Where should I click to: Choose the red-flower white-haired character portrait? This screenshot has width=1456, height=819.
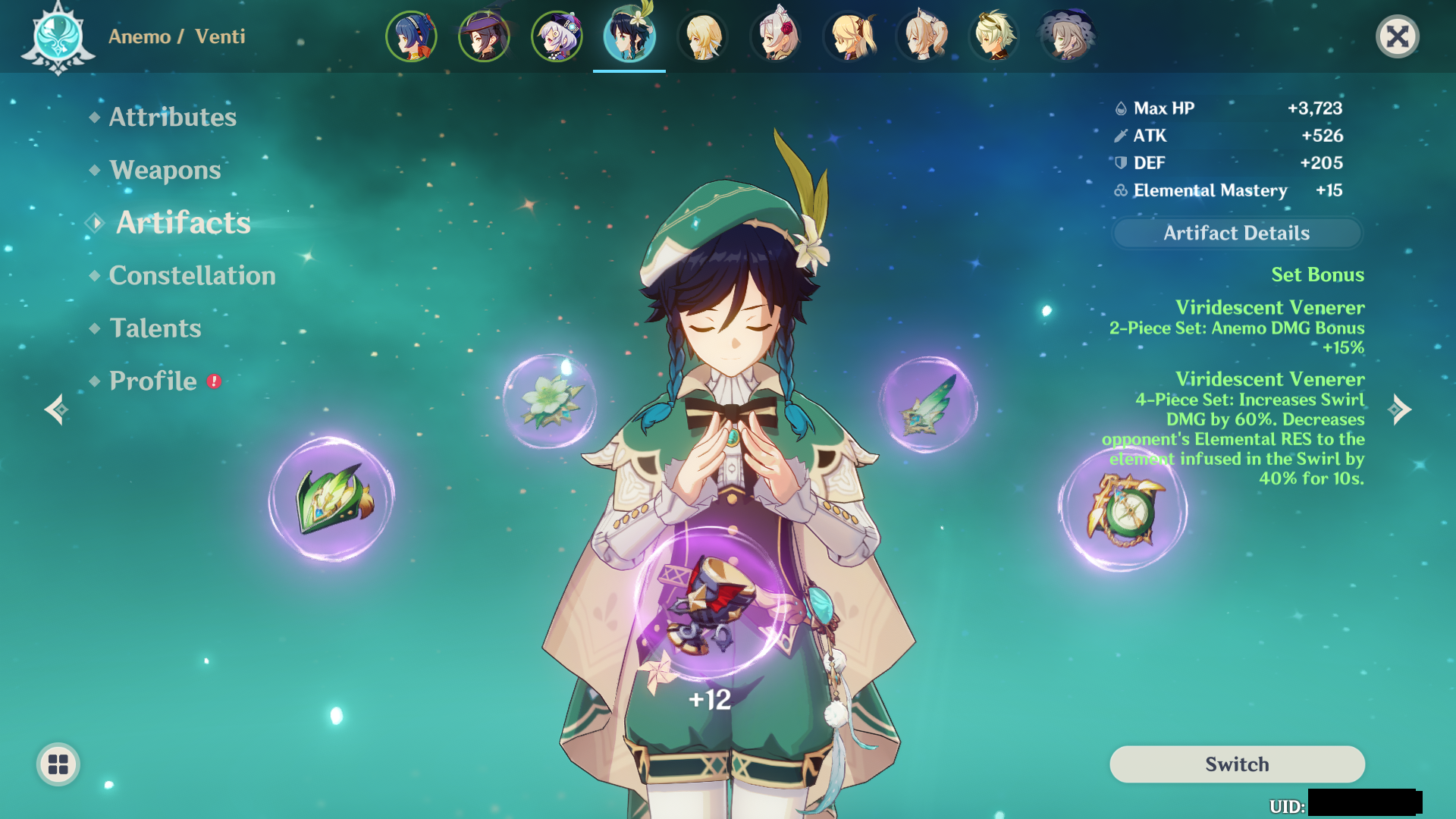(775, 36)
